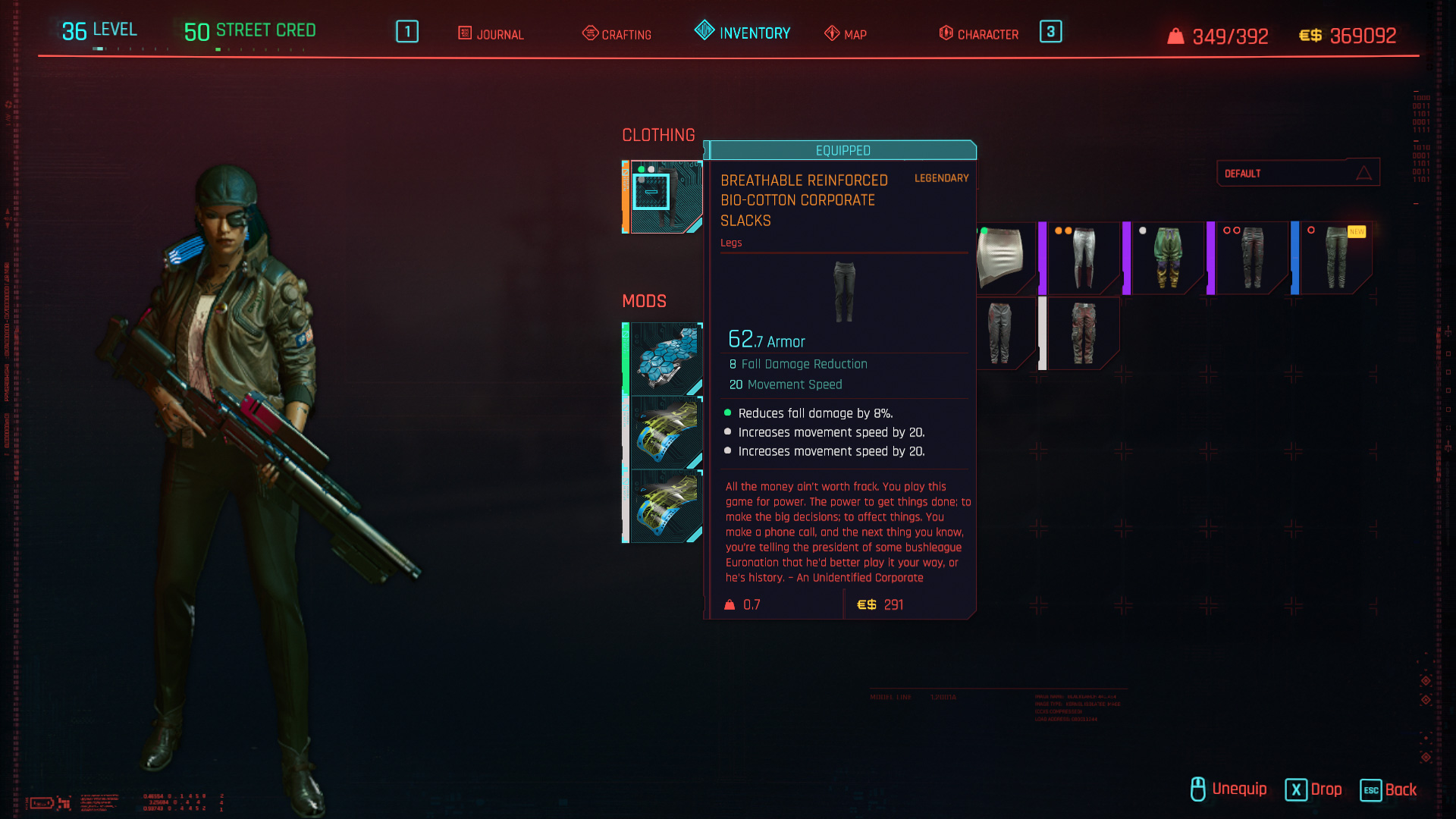Click the second mod slot under MODS

664,432
